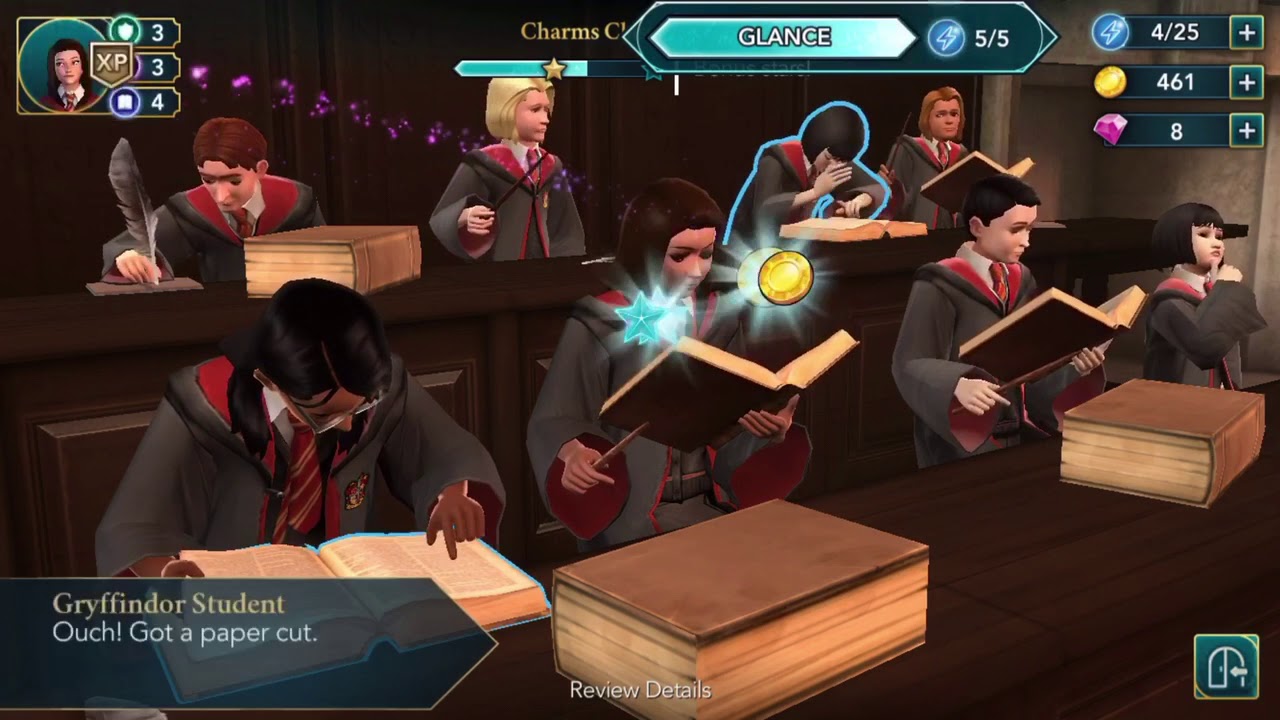Open the Review Details text link
This screenshot has width=1280, height=720.
click(x=640, y=690)
